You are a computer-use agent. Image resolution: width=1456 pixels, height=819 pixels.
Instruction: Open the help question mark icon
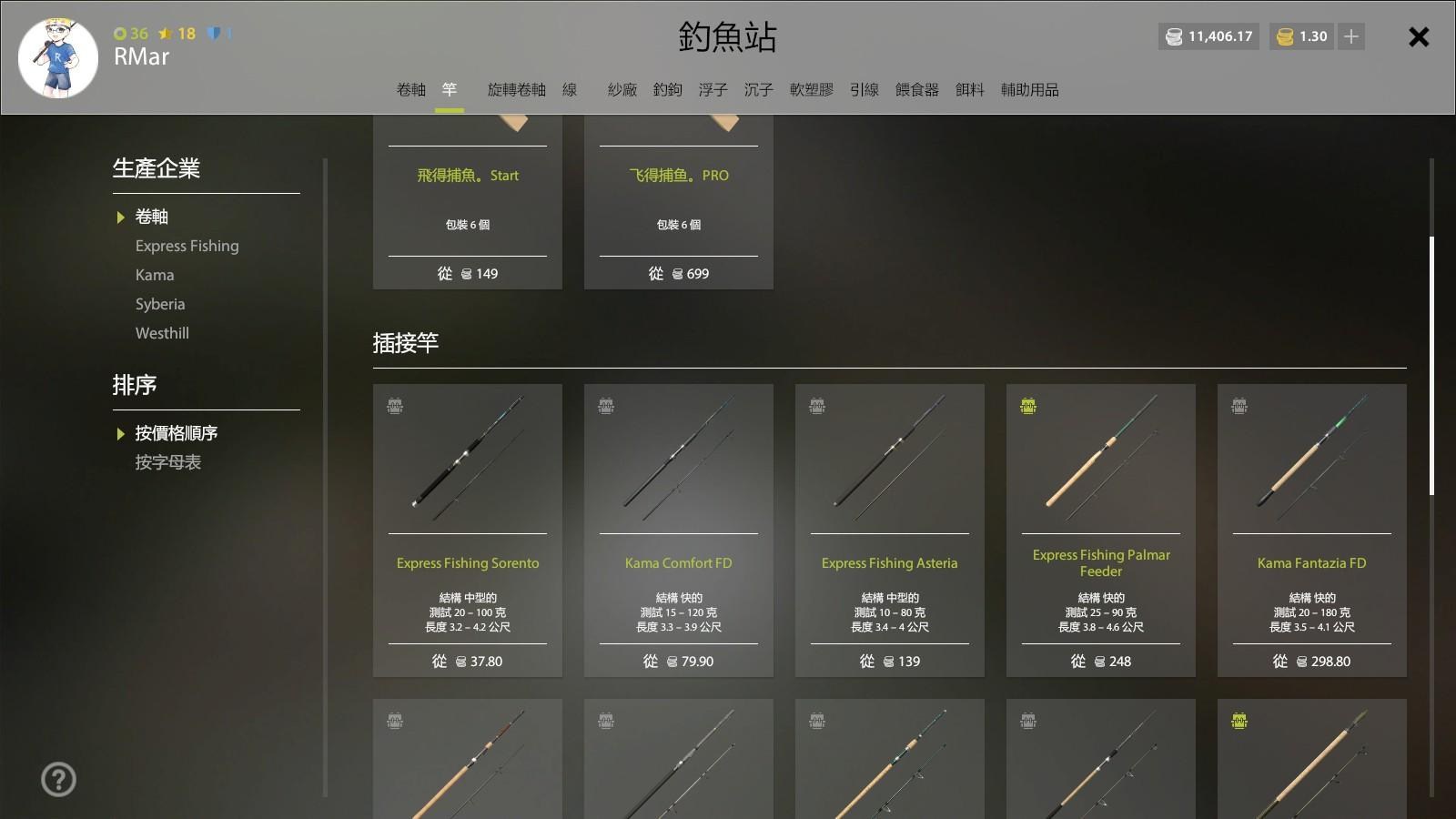pos(58,779)
